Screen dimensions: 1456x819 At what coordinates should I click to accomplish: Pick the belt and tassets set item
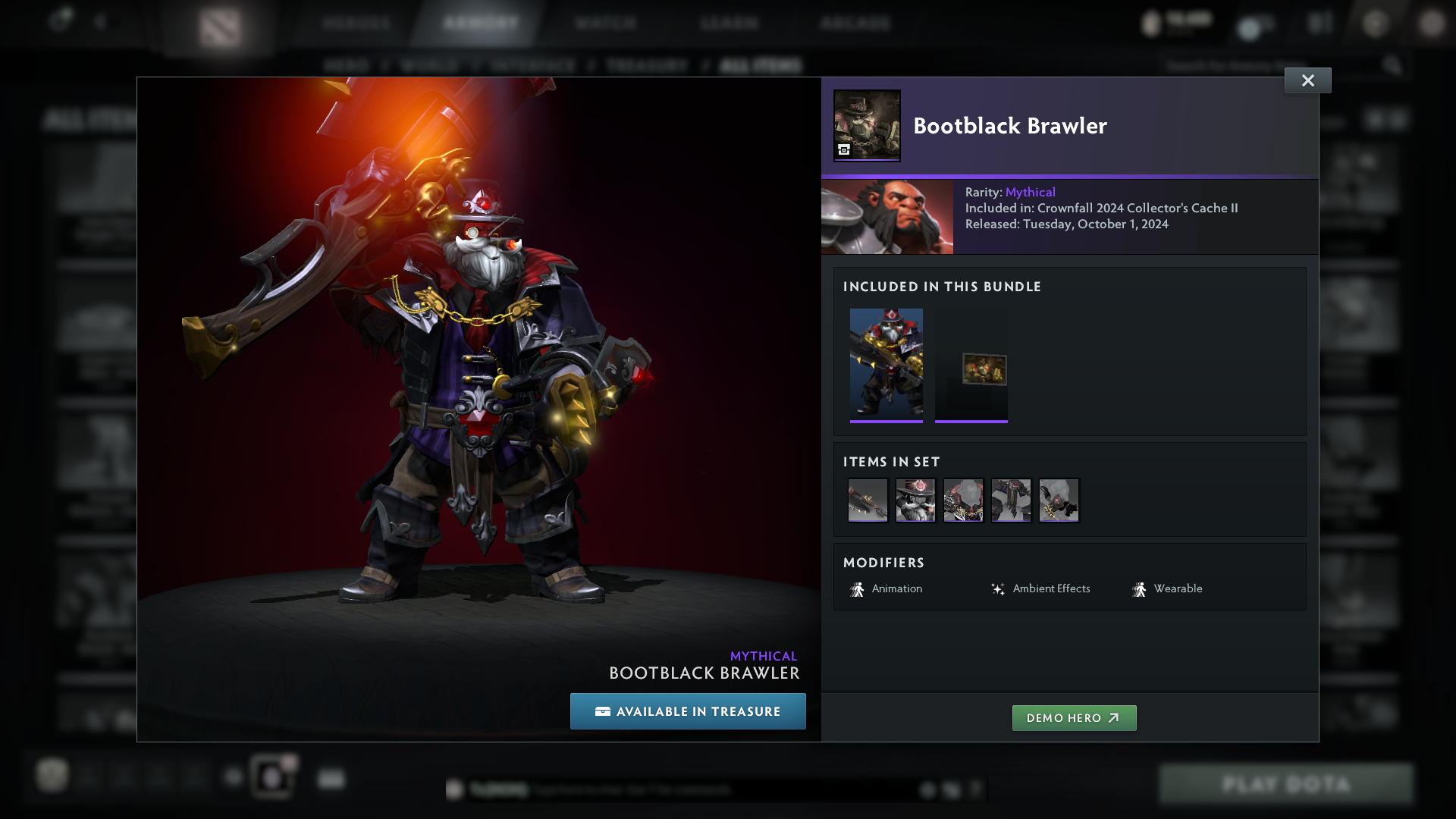1011,500
